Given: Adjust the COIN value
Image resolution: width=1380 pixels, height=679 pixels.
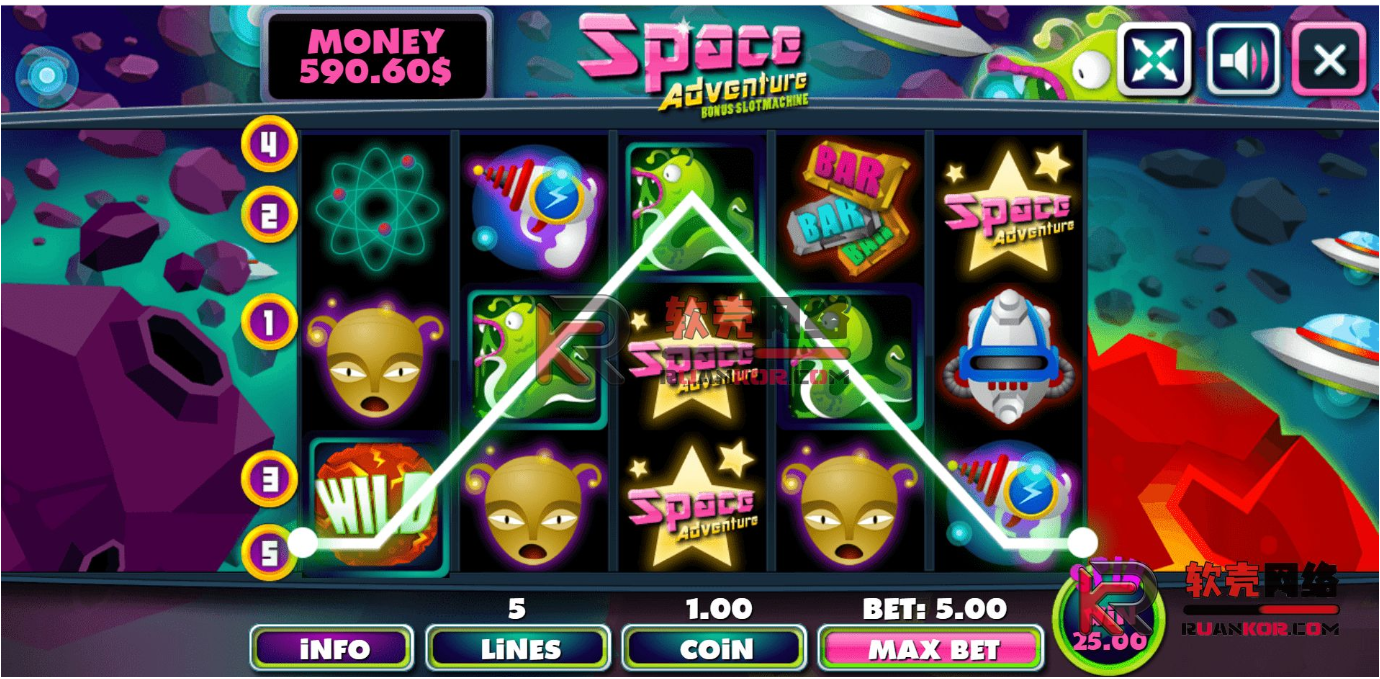Looking at the screenshot, I should [x=714, y=649].
